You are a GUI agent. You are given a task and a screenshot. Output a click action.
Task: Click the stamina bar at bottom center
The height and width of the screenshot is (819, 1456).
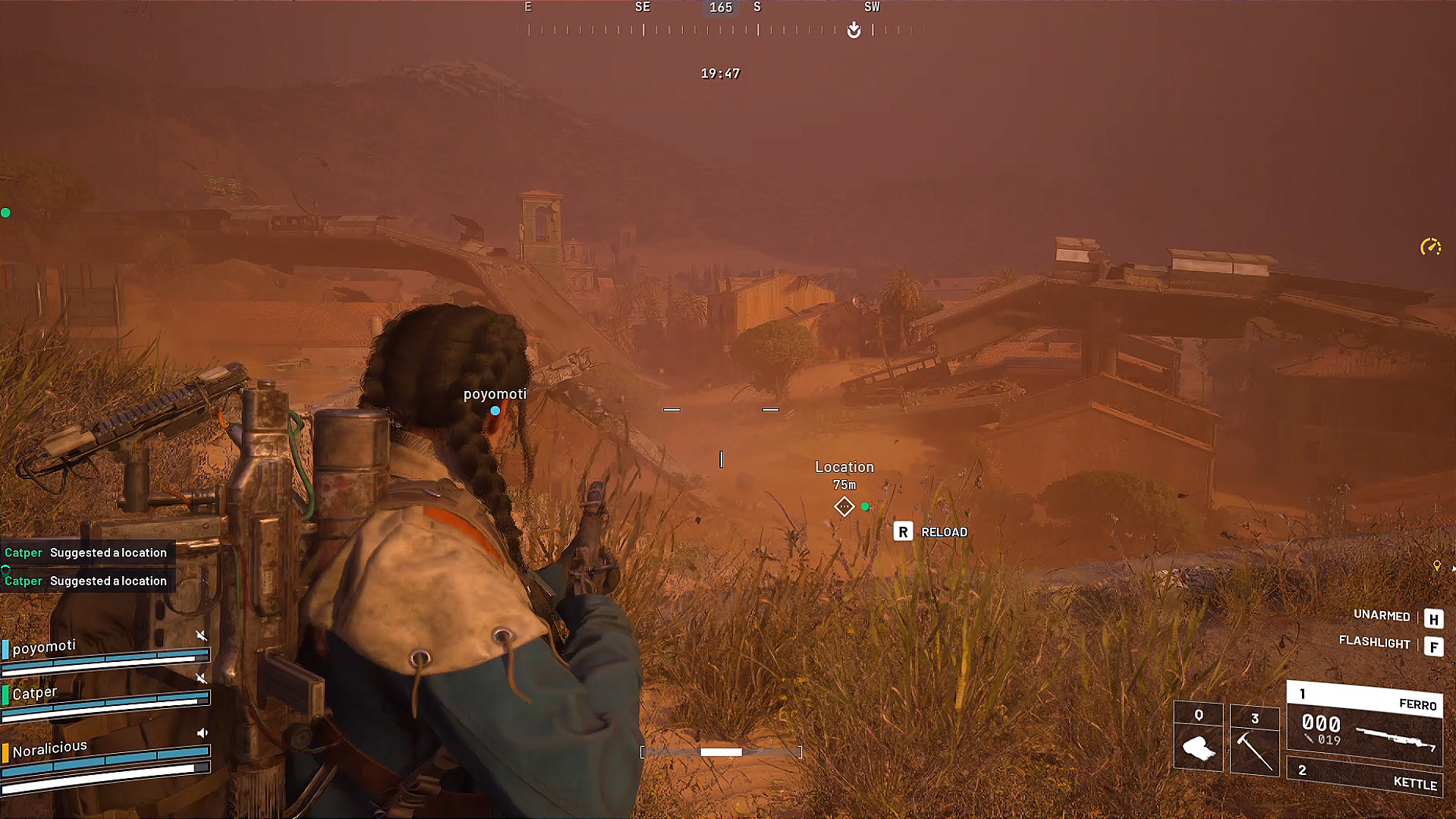pos(721,751)
